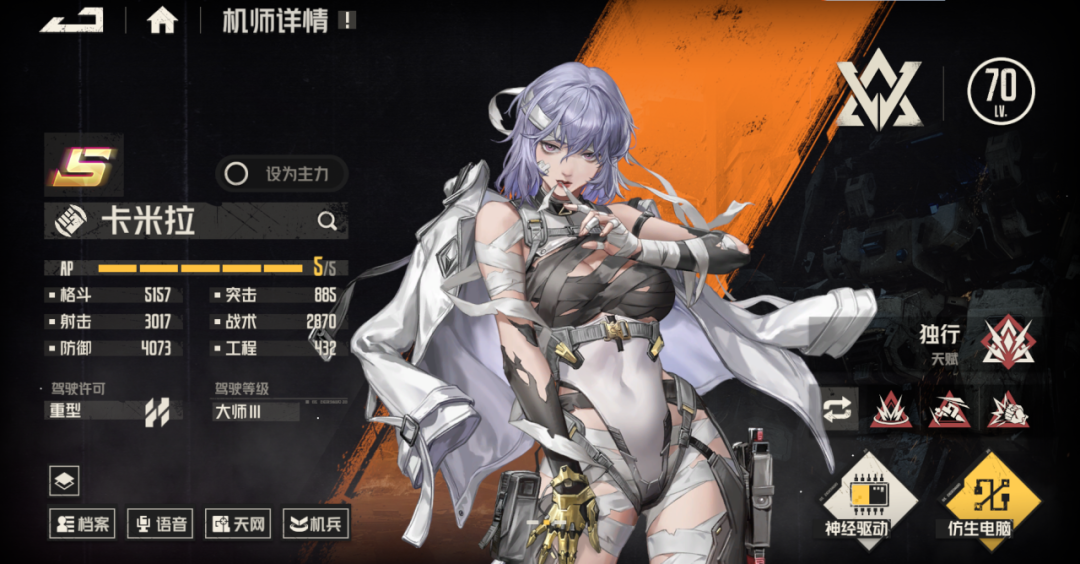Select the ground explosion skill icon

pos(890,410)
